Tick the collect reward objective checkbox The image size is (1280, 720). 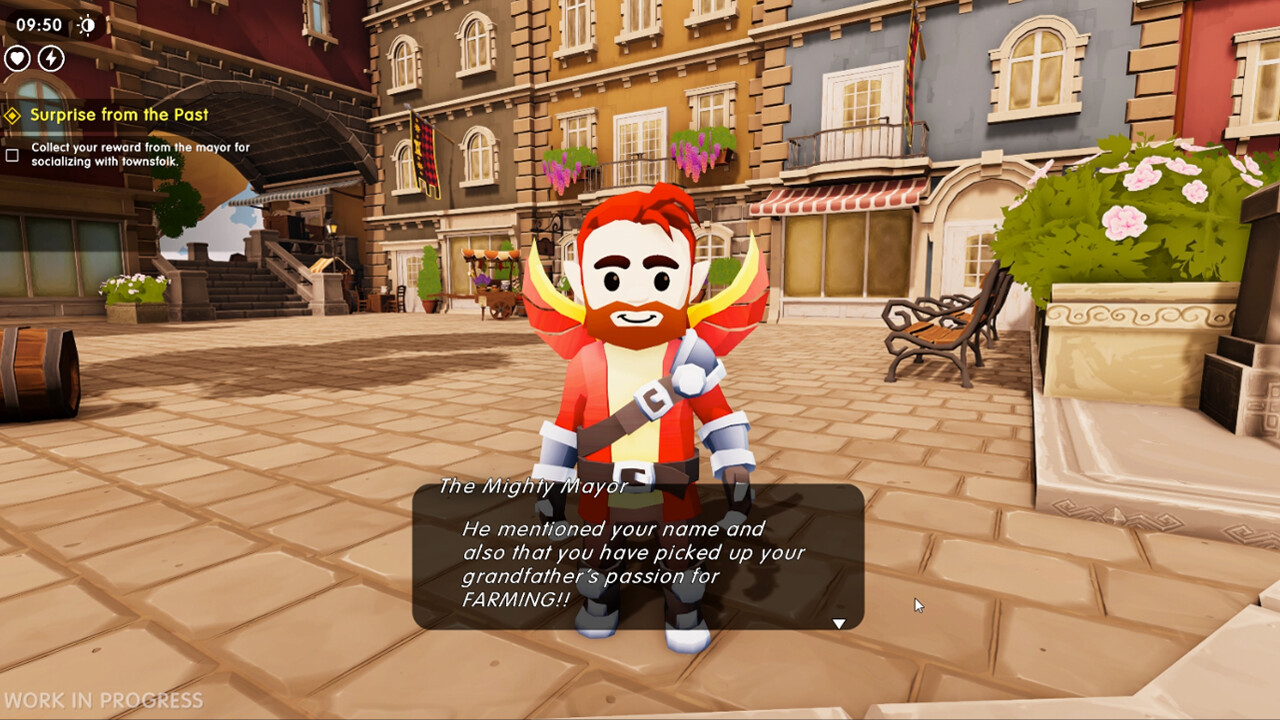(12, 155)
